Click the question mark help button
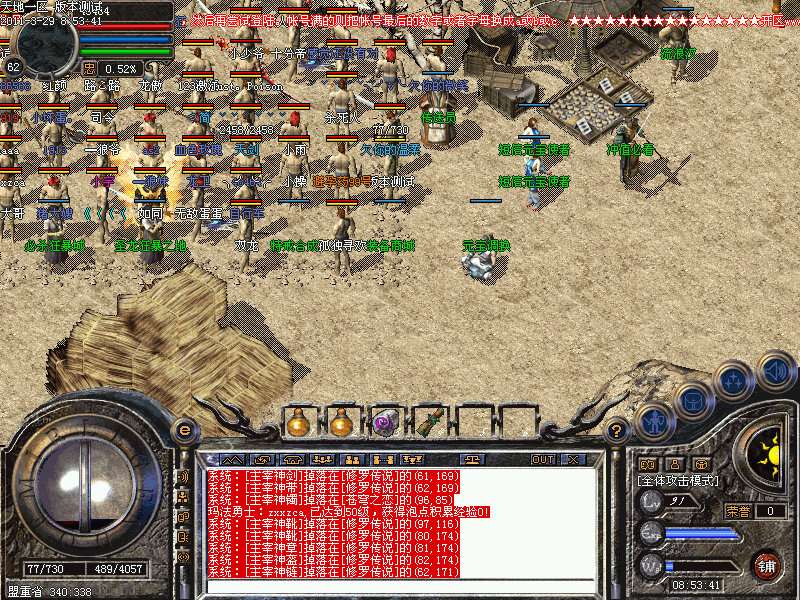This screenshot has height=600, width=800. pos(617,431)
